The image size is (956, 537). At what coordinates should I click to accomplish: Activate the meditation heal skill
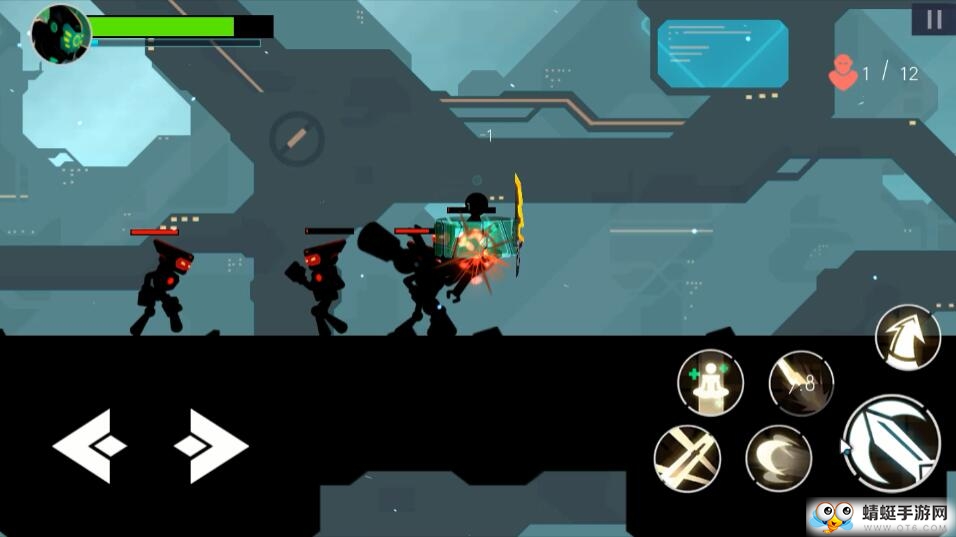point(710,382)
